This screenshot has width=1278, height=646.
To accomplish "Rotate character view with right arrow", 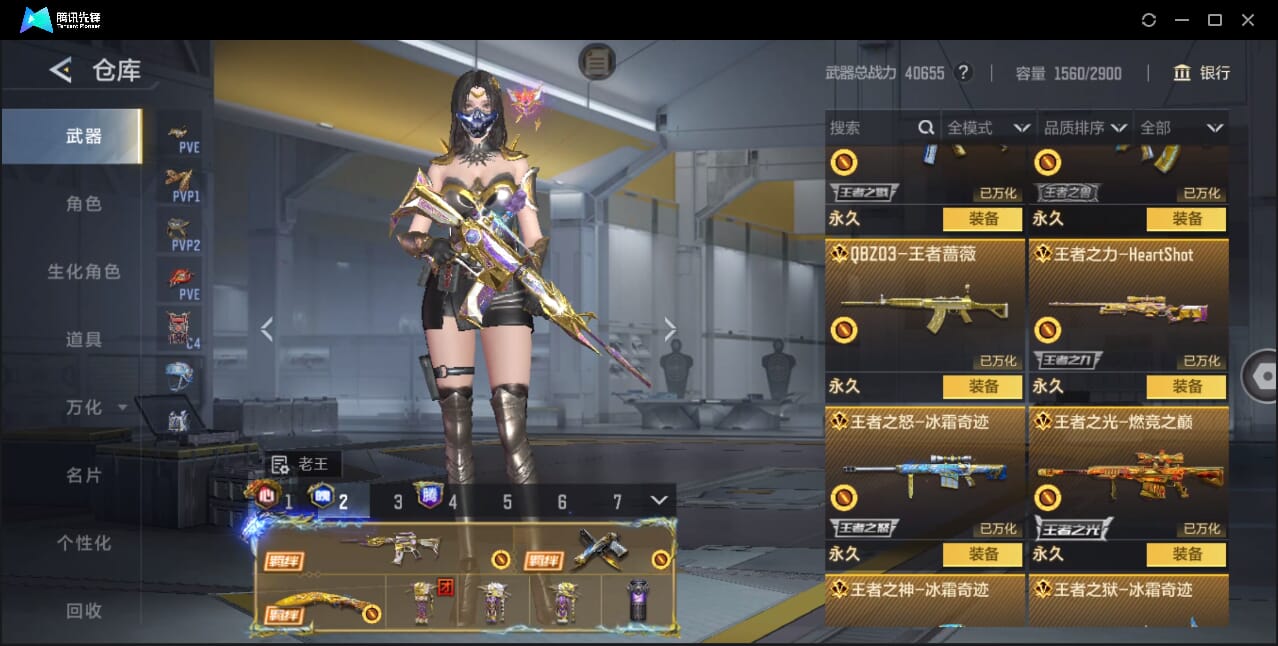I will tap(670, 329).
